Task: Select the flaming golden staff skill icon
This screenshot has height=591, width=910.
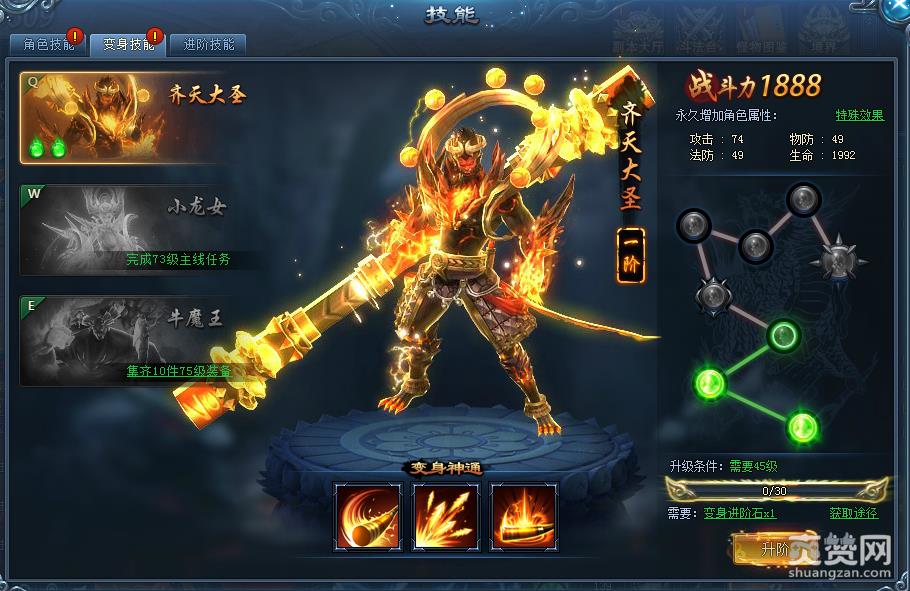Action: coord(523,516)
